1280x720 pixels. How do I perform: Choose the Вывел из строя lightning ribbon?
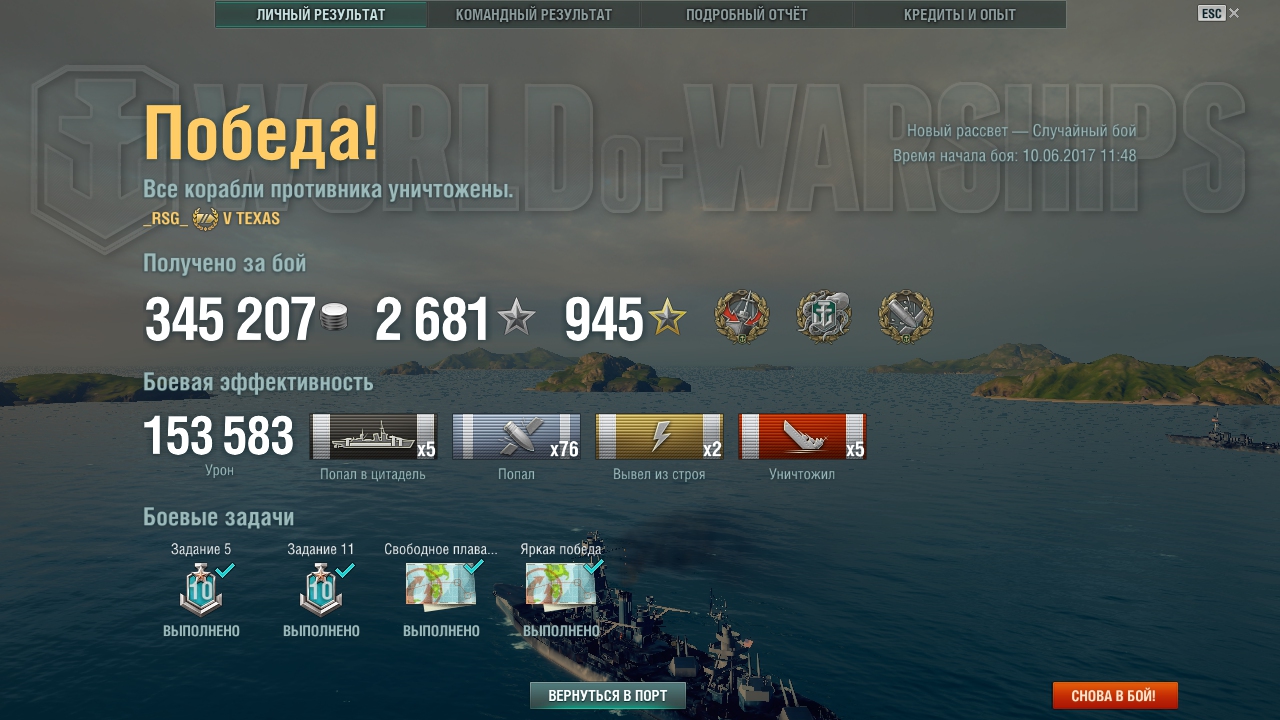(x=659, y=437)
